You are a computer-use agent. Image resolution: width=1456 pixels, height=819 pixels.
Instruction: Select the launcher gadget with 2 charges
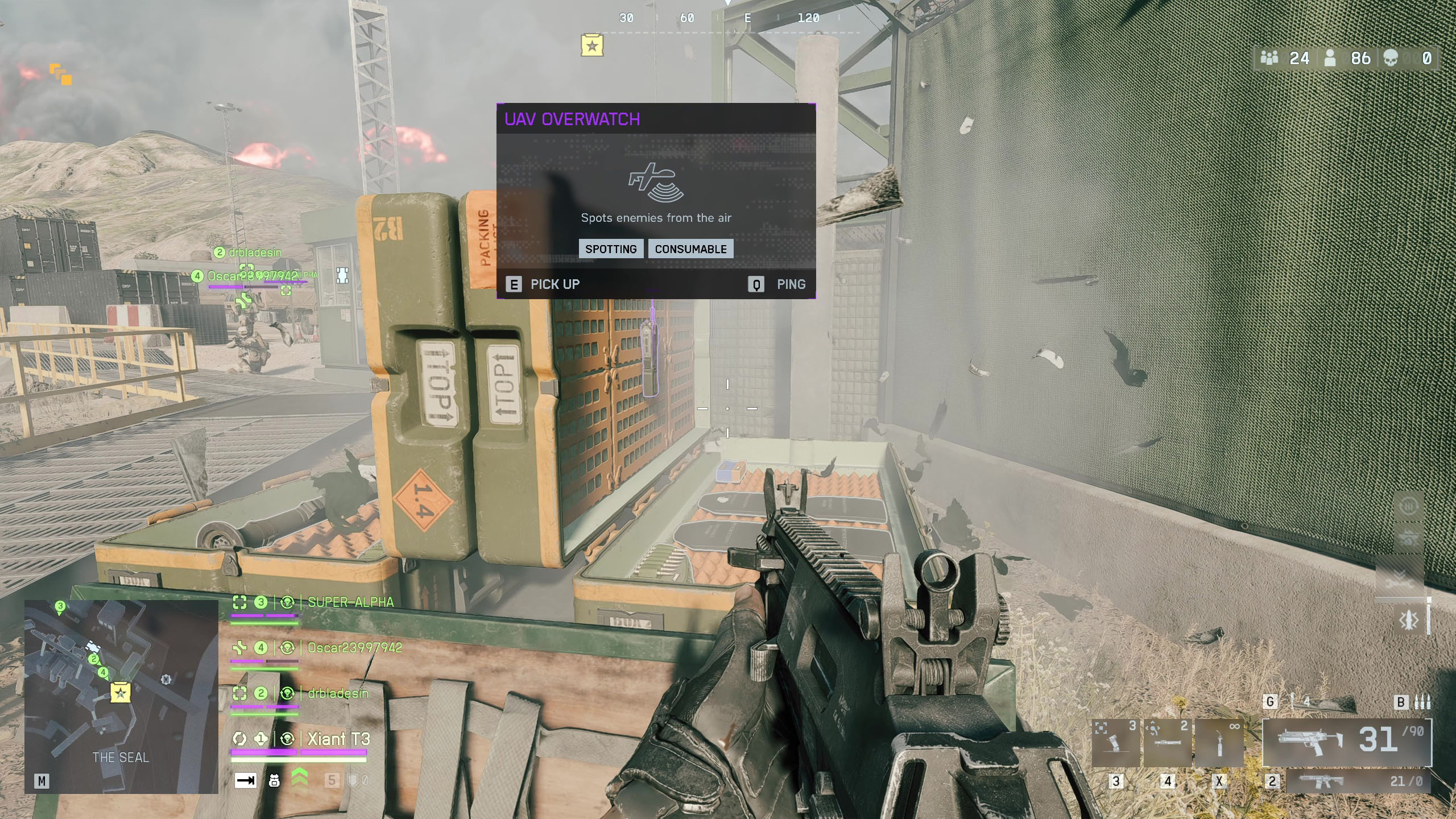(x=1167, y=743)
